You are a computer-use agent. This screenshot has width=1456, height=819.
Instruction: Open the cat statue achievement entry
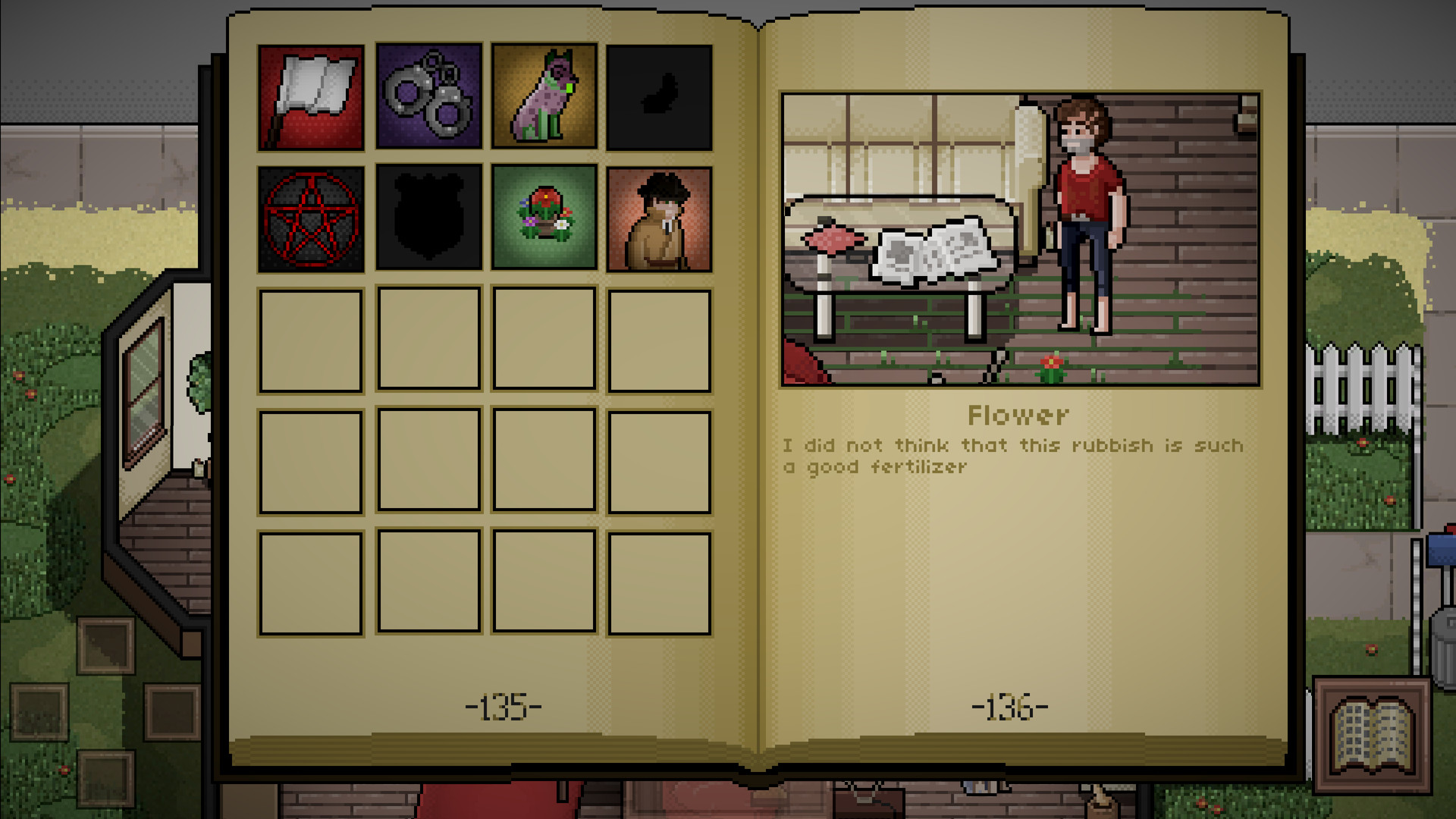(544, 96)
